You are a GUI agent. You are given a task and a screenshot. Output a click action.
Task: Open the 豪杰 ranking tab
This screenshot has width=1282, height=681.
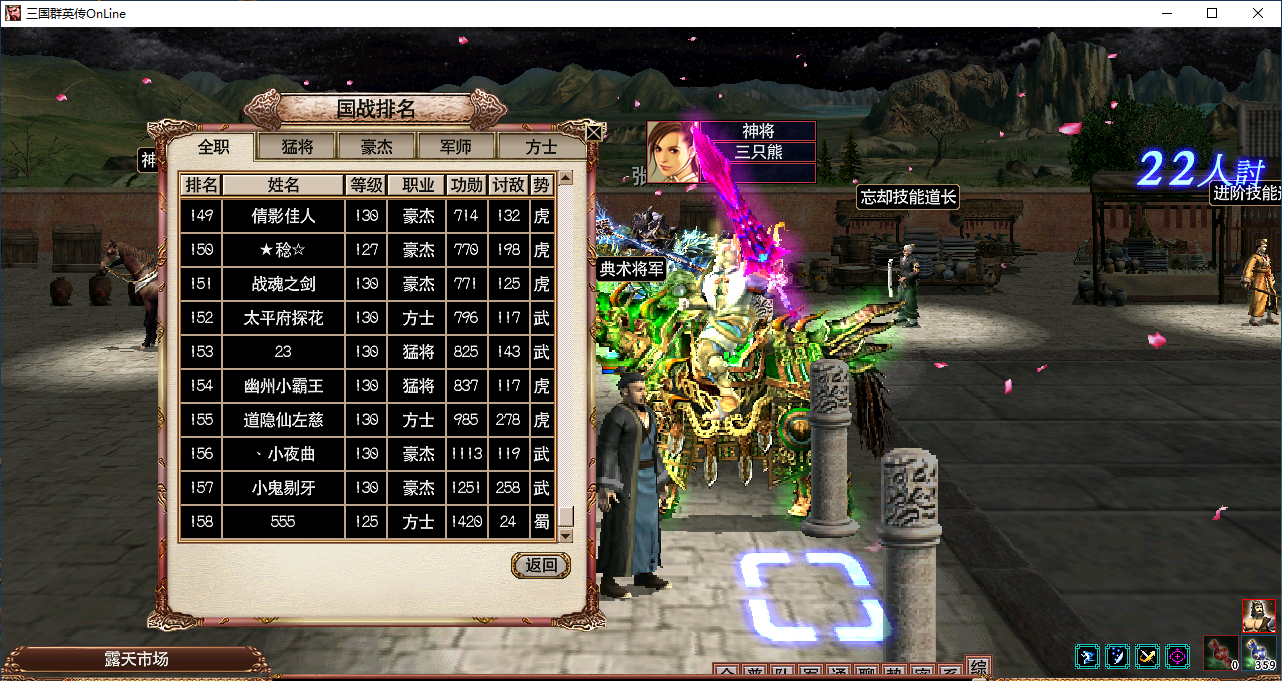[377, 147]
